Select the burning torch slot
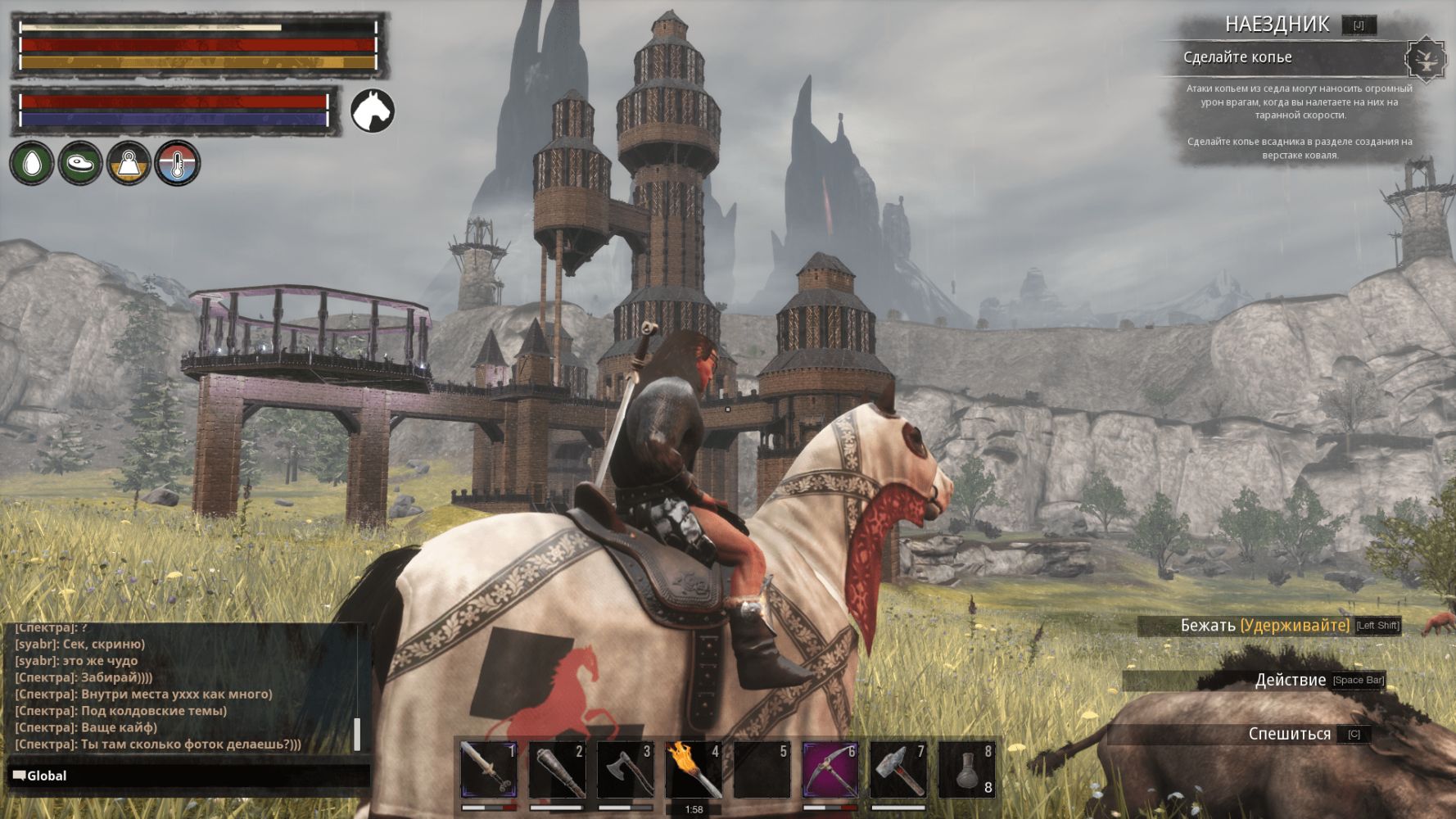The width and height of the screenshot is (1456, 819). pyautogui.click(x=693, y=770)
